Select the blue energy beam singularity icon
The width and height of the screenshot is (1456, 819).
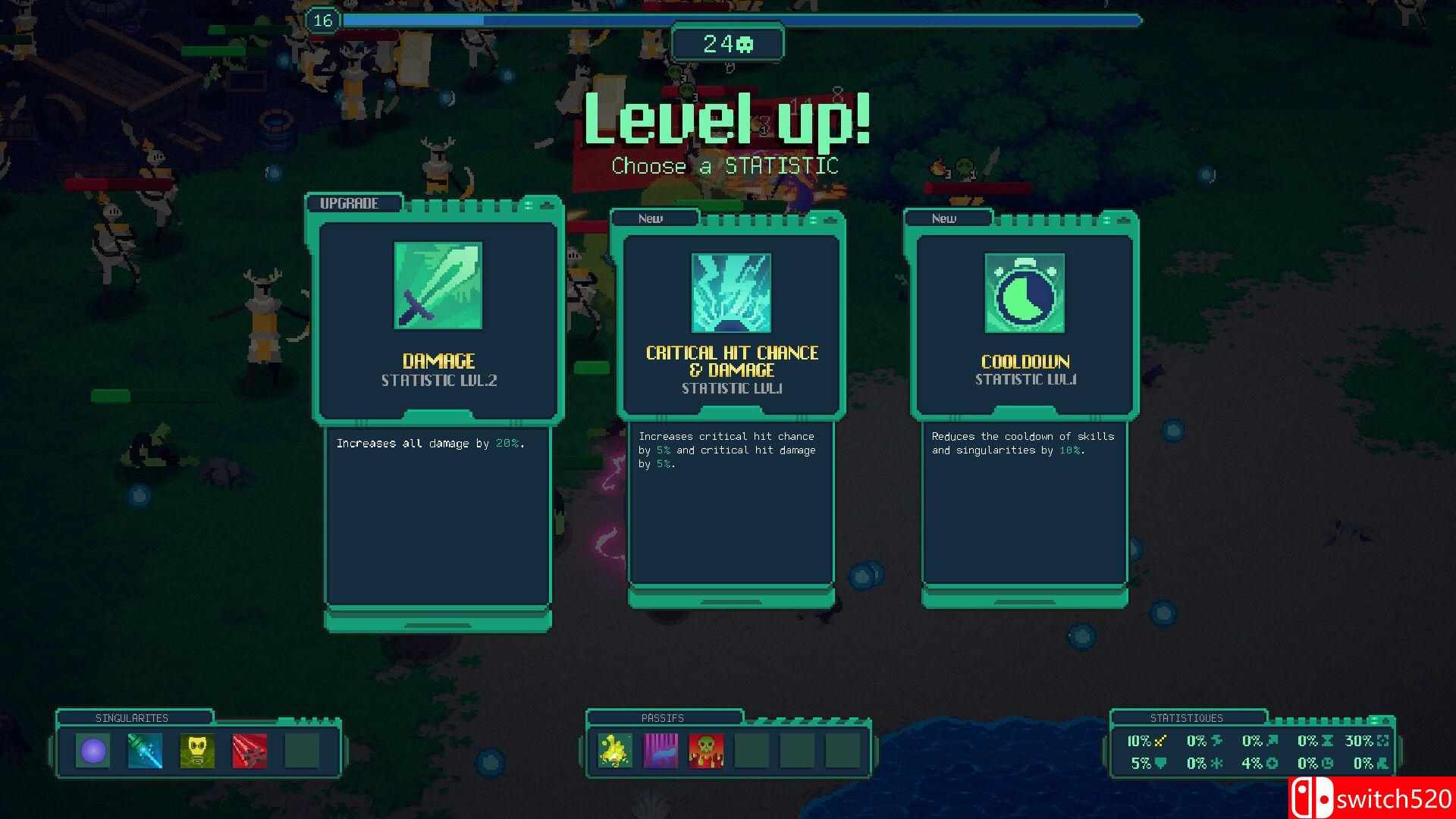pyautogui.click(x=145, y=751)
